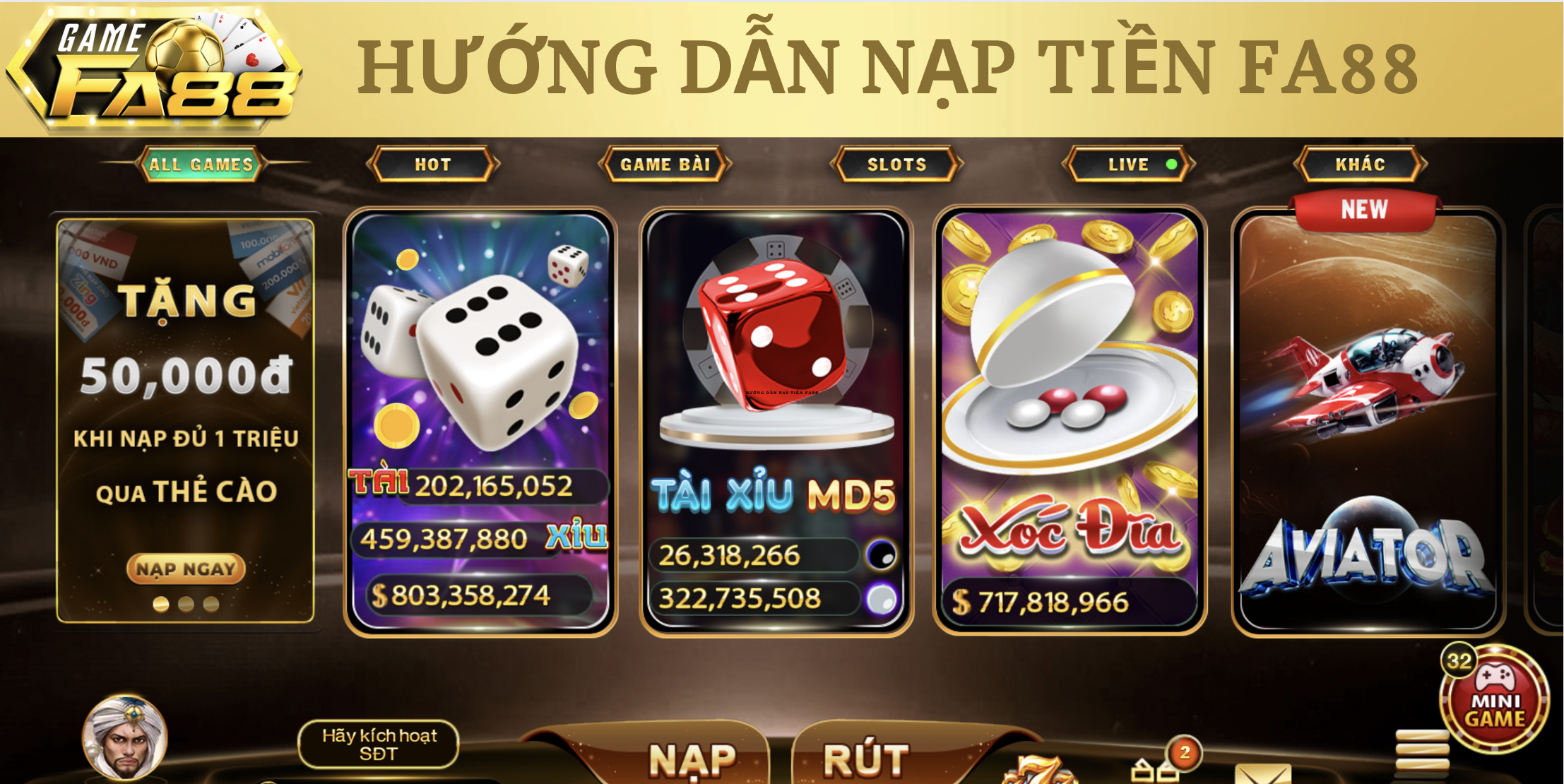Viewport: 1564px width, 784px height.
Task: Select the second carousel dot under NẠP NGAY
Action: coord(186,605)
